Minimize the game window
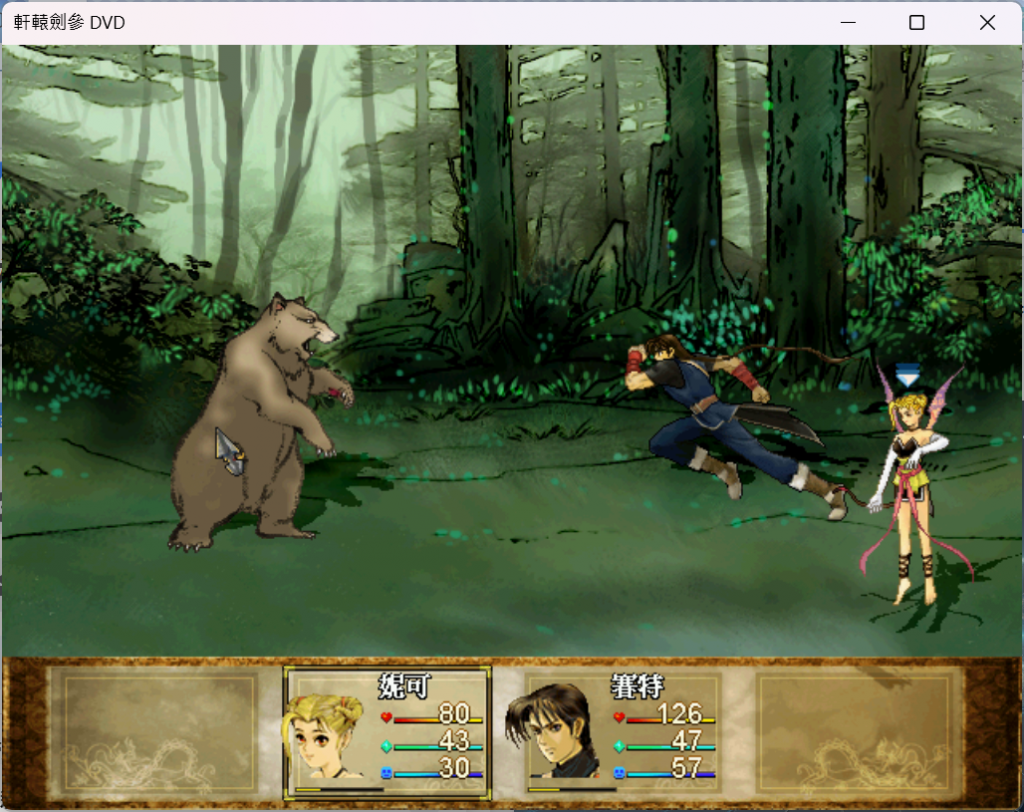This screenshot has height=812, width=1024. click(847, 23)
